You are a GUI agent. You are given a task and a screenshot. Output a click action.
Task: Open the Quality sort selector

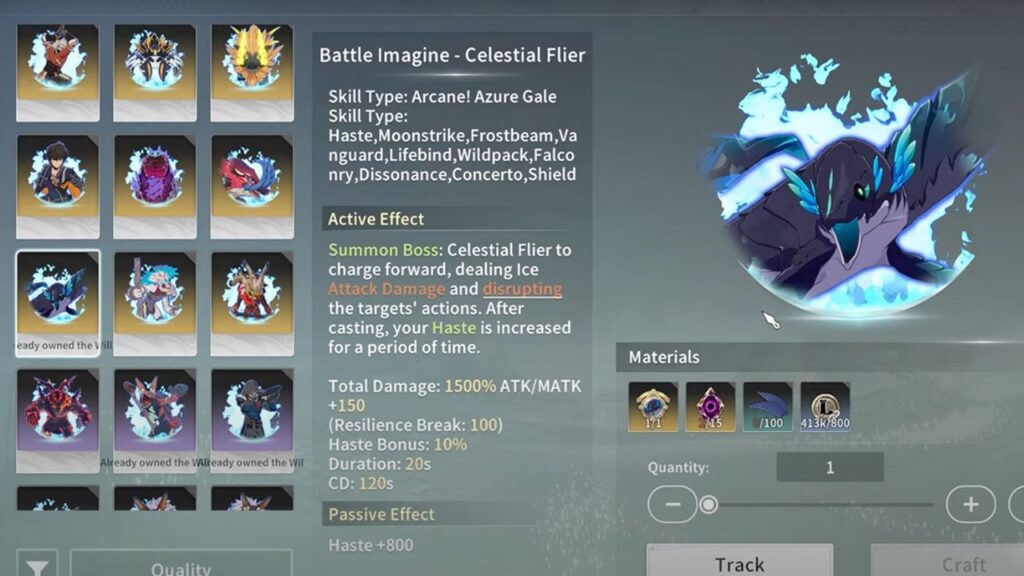click(x=181, y=566)
